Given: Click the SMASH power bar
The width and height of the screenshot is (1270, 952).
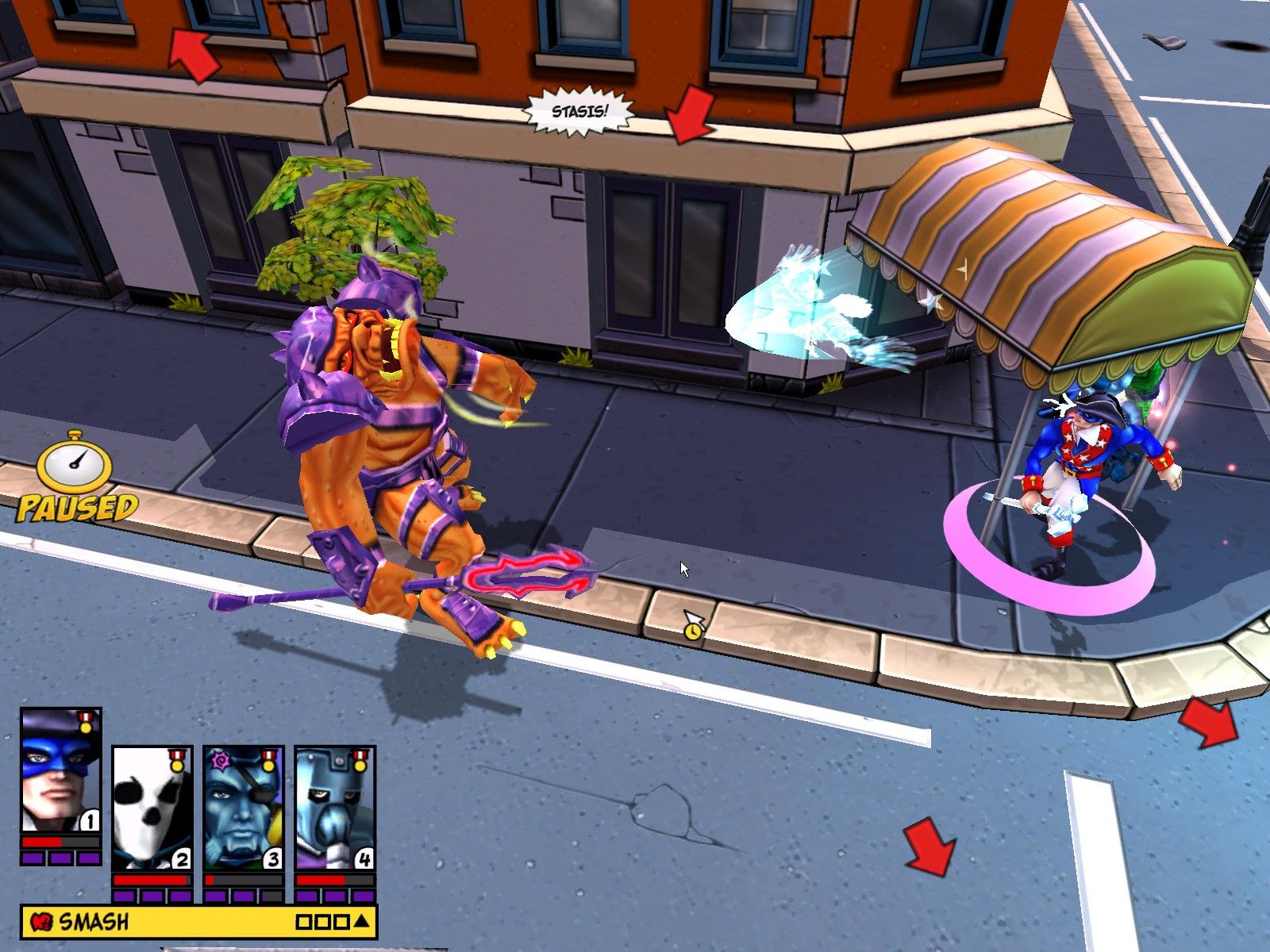Looking at the screenshot, I should point(159,922).
